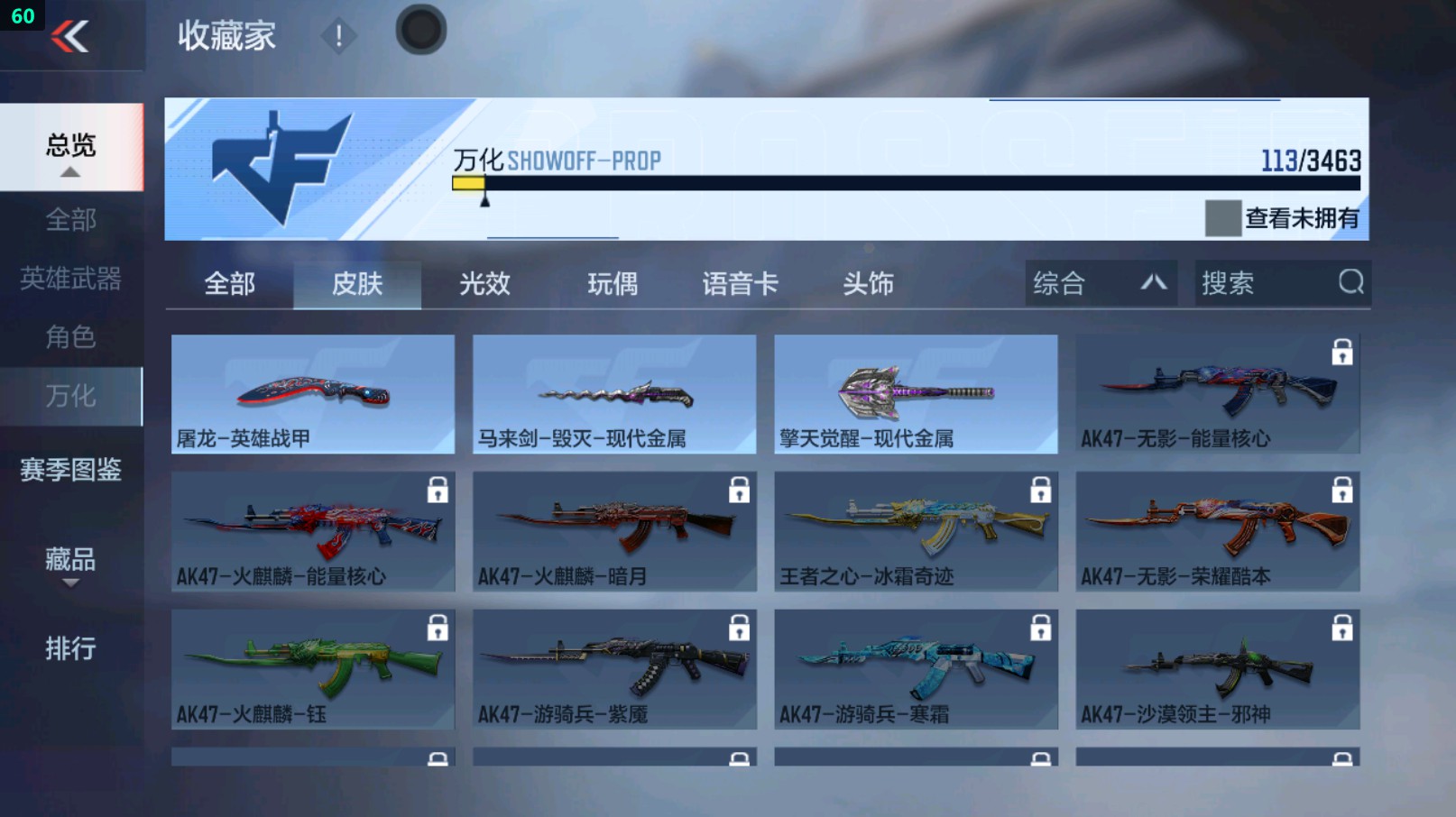Switch to the 语音卡 tab
Screen dimensions: 1456x817
[x=740, y=283]
